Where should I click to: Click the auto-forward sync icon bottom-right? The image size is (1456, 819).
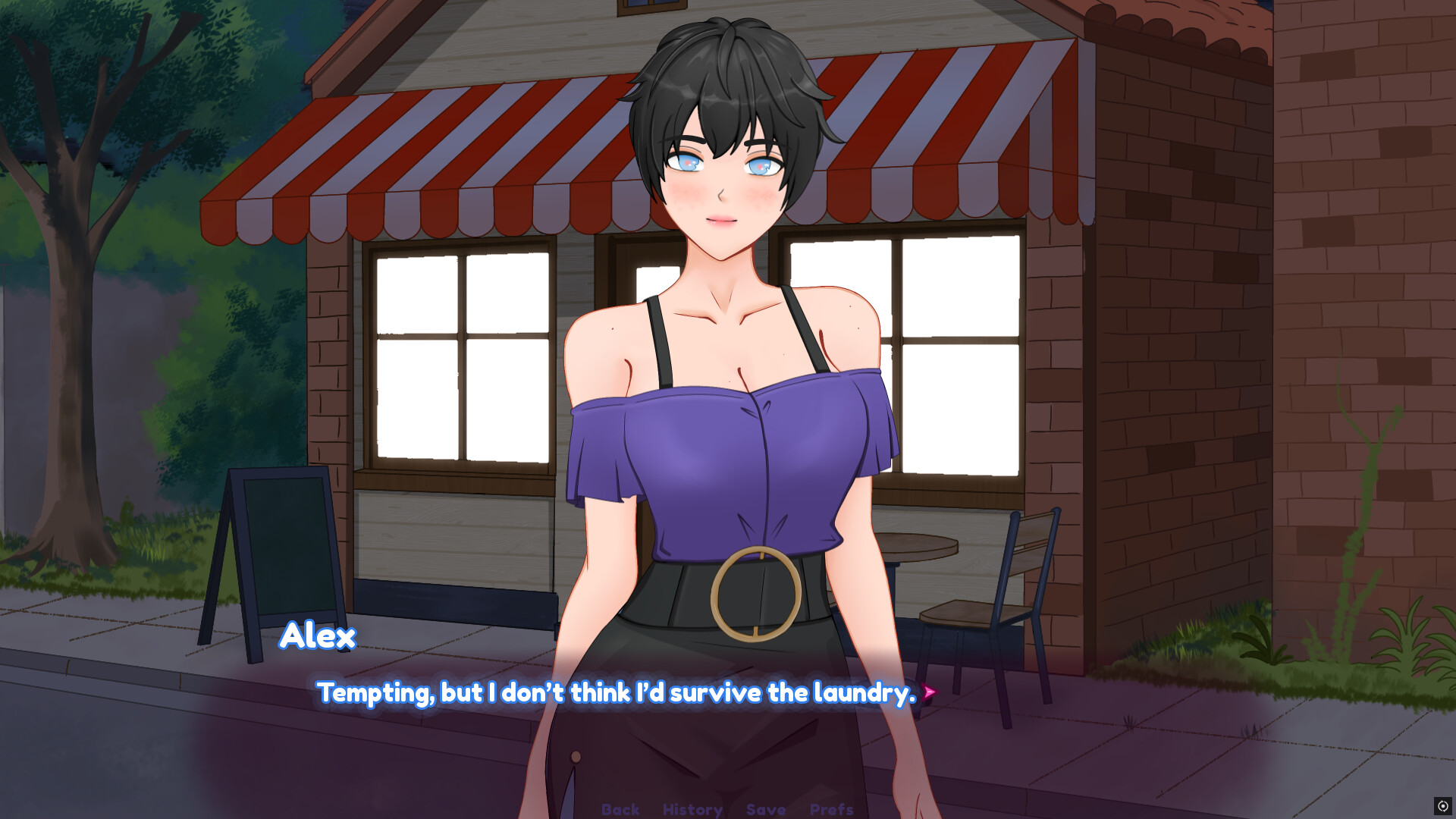tap(1443, 806)
